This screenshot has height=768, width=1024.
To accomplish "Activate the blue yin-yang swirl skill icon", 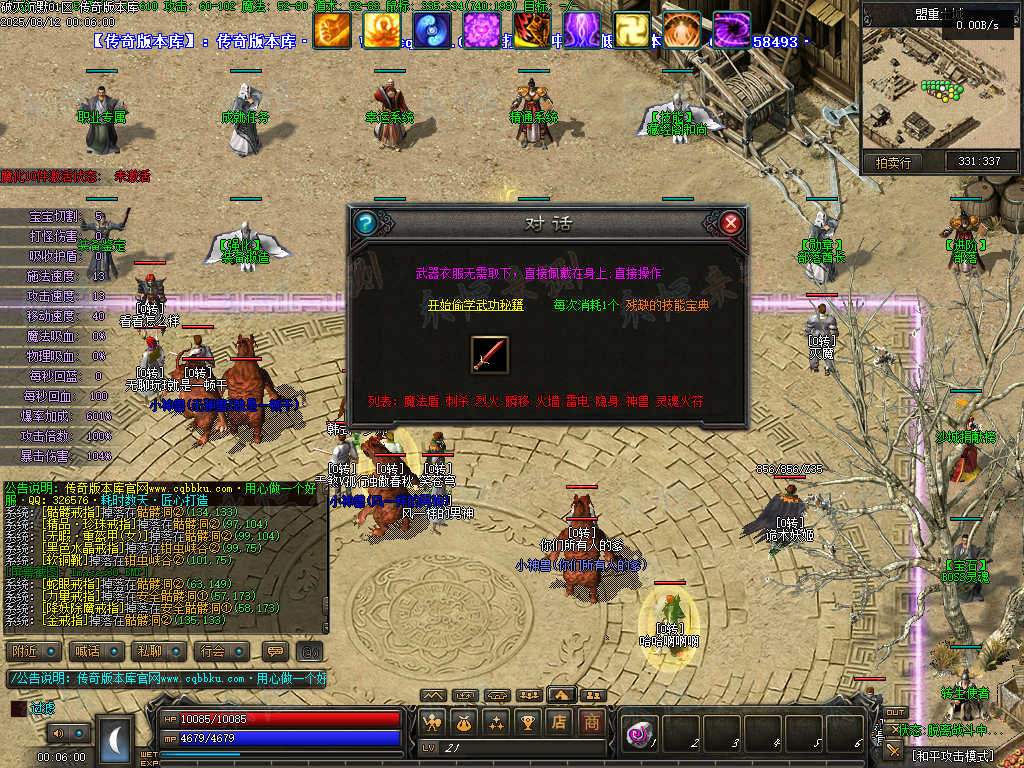I will (432, 31).
